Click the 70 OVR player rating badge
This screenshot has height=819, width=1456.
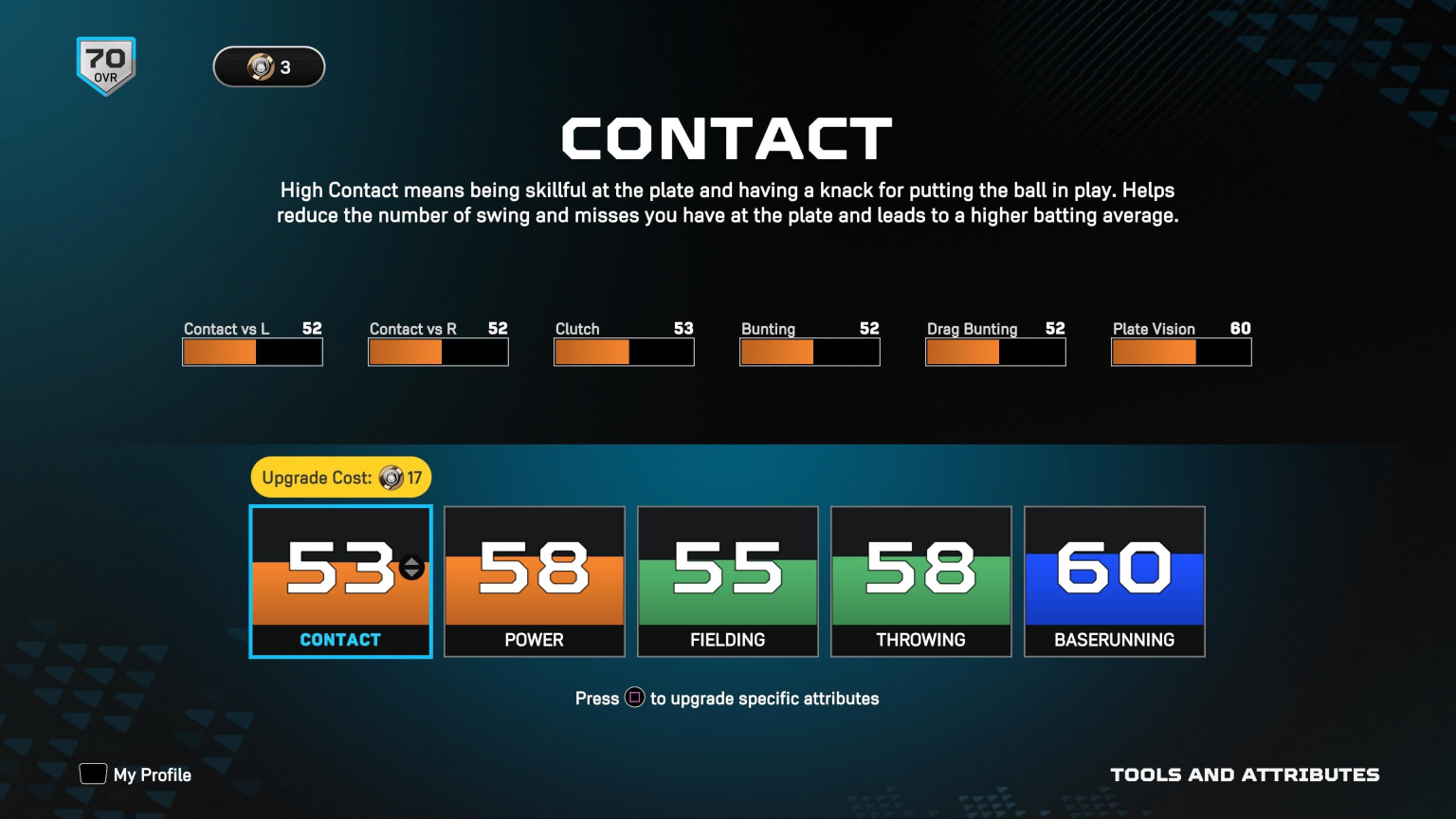pyautogui.click(x=105, y=64)
